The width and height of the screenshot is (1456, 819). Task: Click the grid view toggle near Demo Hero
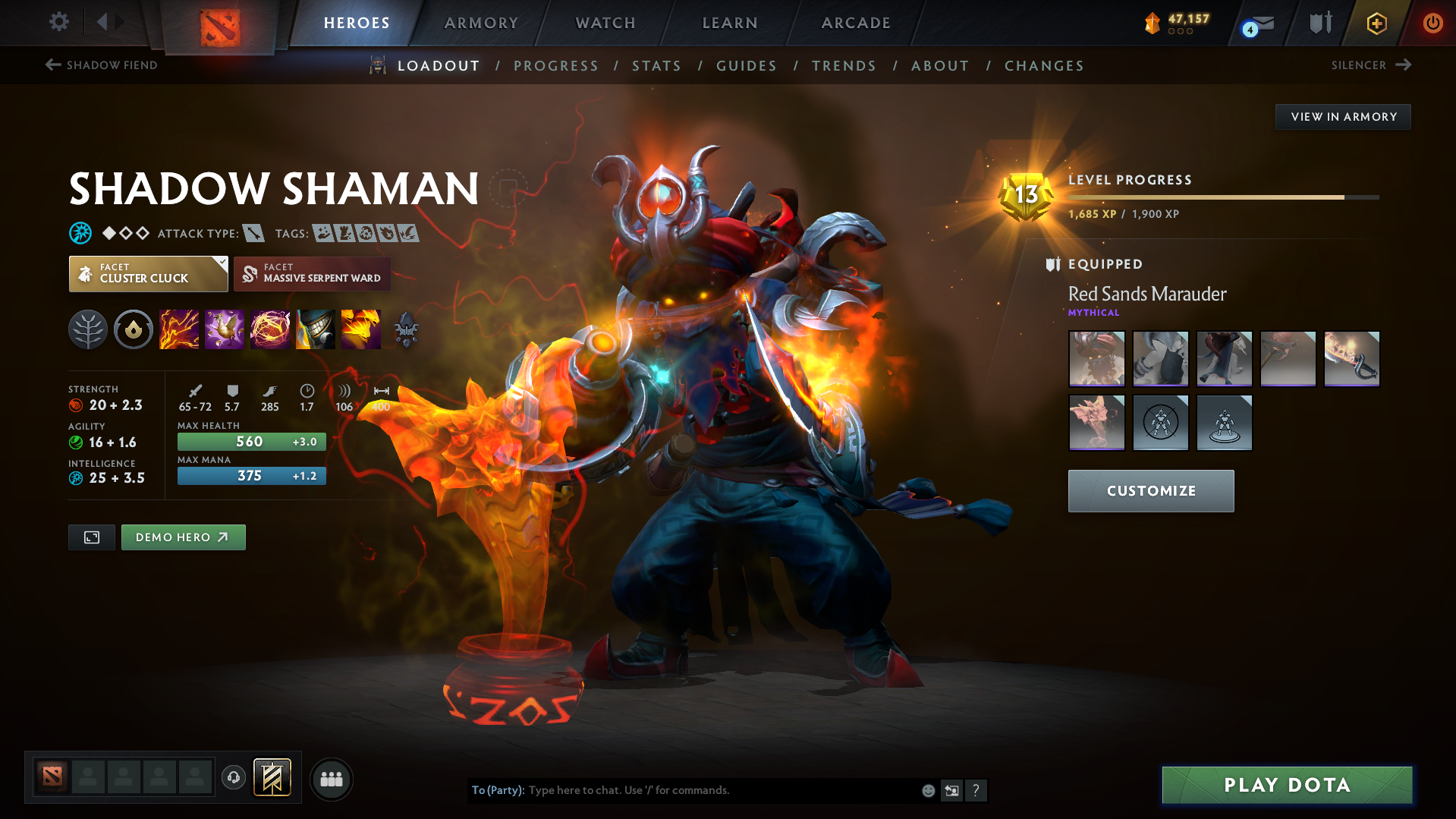click(91, 537)
